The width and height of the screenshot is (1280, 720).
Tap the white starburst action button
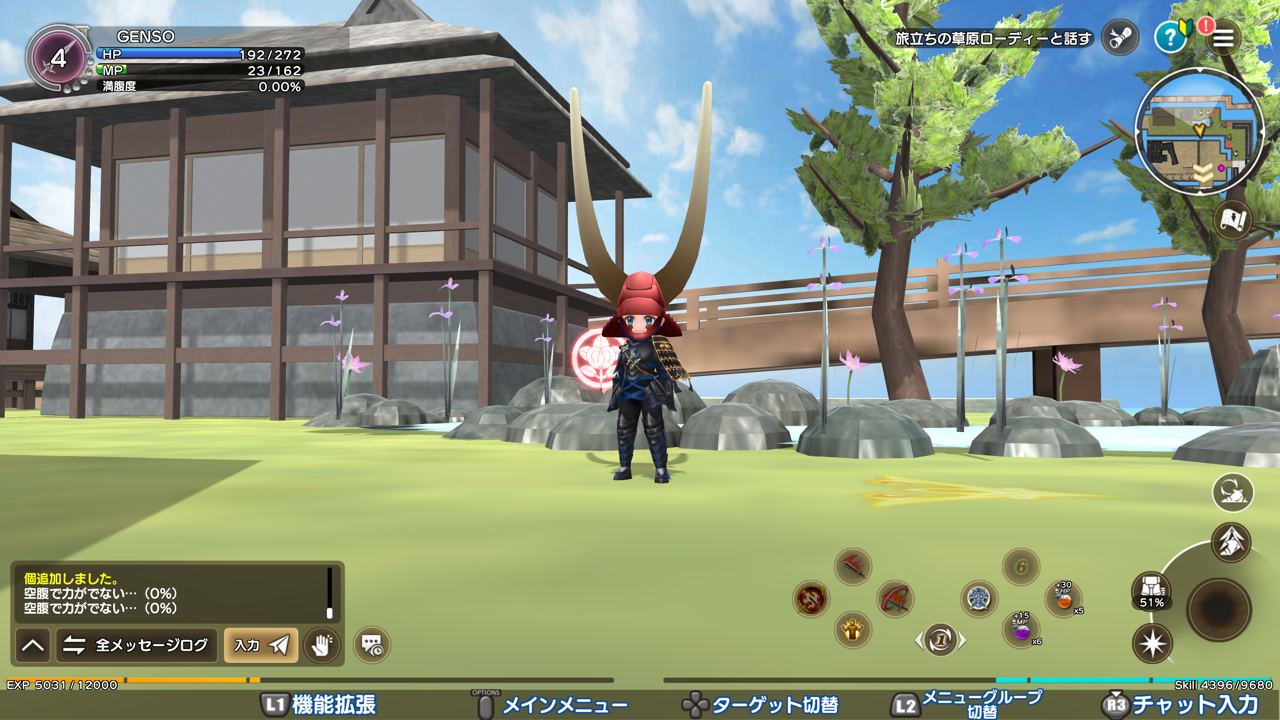coord(1152,643)
